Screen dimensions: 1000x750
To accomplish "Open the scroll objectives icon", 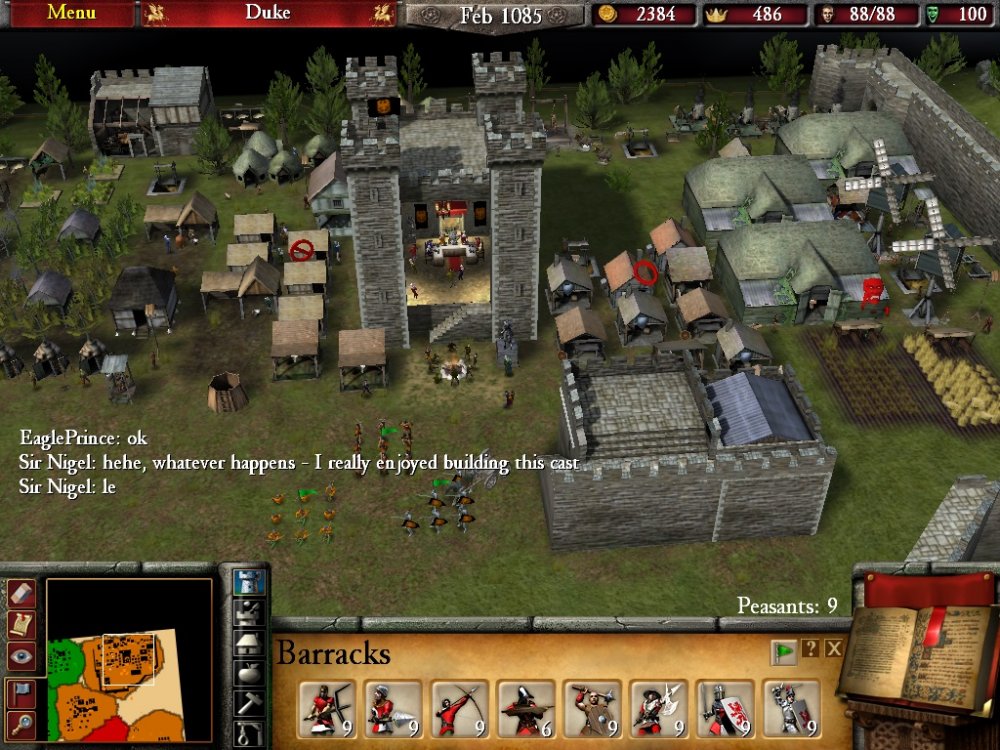I will 22,624.
